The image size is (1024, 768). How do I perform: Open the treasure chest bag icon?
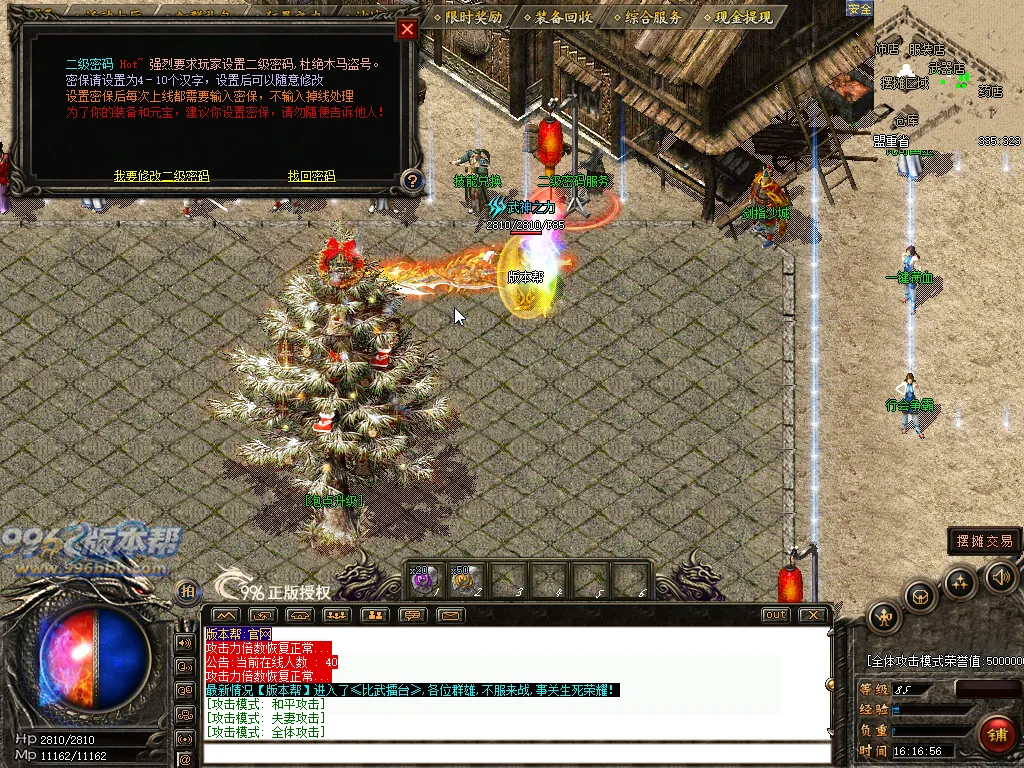click(920, 596)
